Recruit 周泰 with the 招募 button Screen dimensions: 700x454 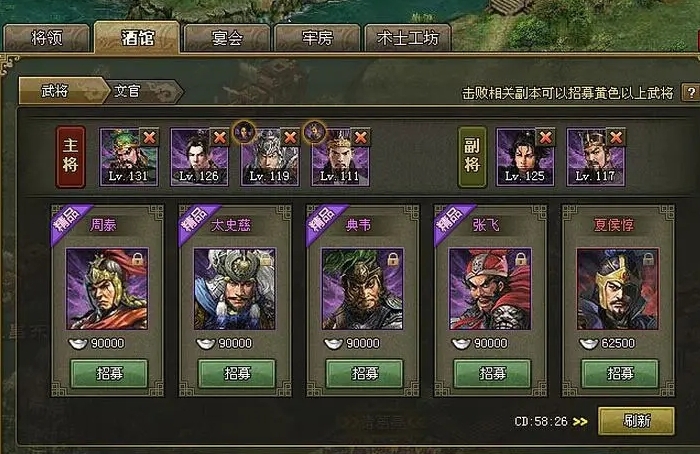[109, 374]
